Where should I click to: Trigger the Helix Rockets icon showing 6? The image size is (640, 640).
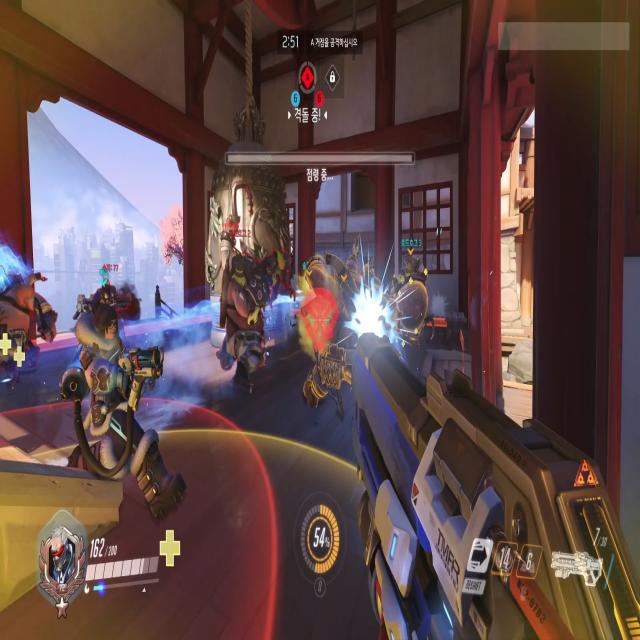528,558
